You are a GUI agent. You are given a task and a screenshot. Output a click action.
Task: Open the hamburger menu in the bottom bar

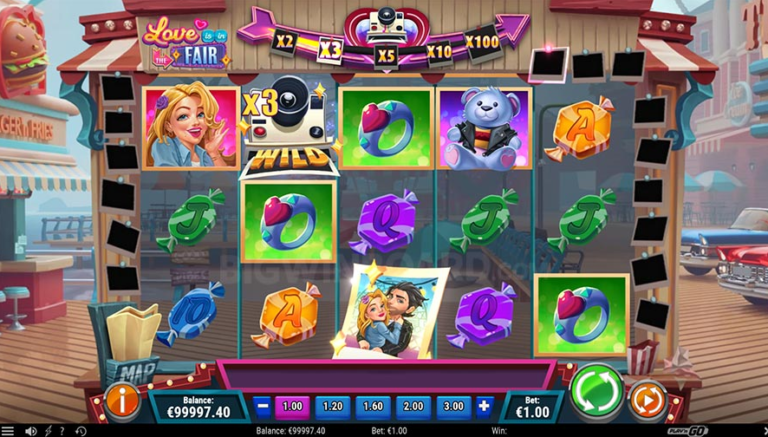(x=9, y=431)
